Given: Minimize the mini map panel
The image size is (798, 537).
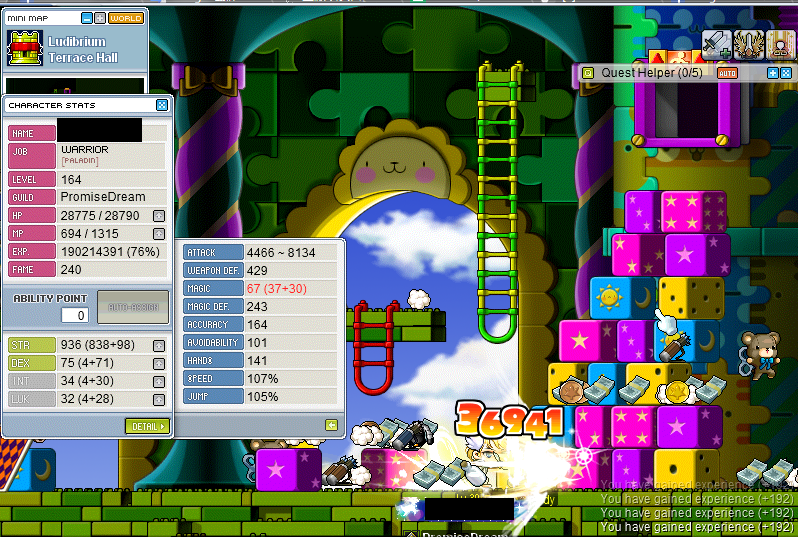Looking at the screenshot, I should (87, 18).
